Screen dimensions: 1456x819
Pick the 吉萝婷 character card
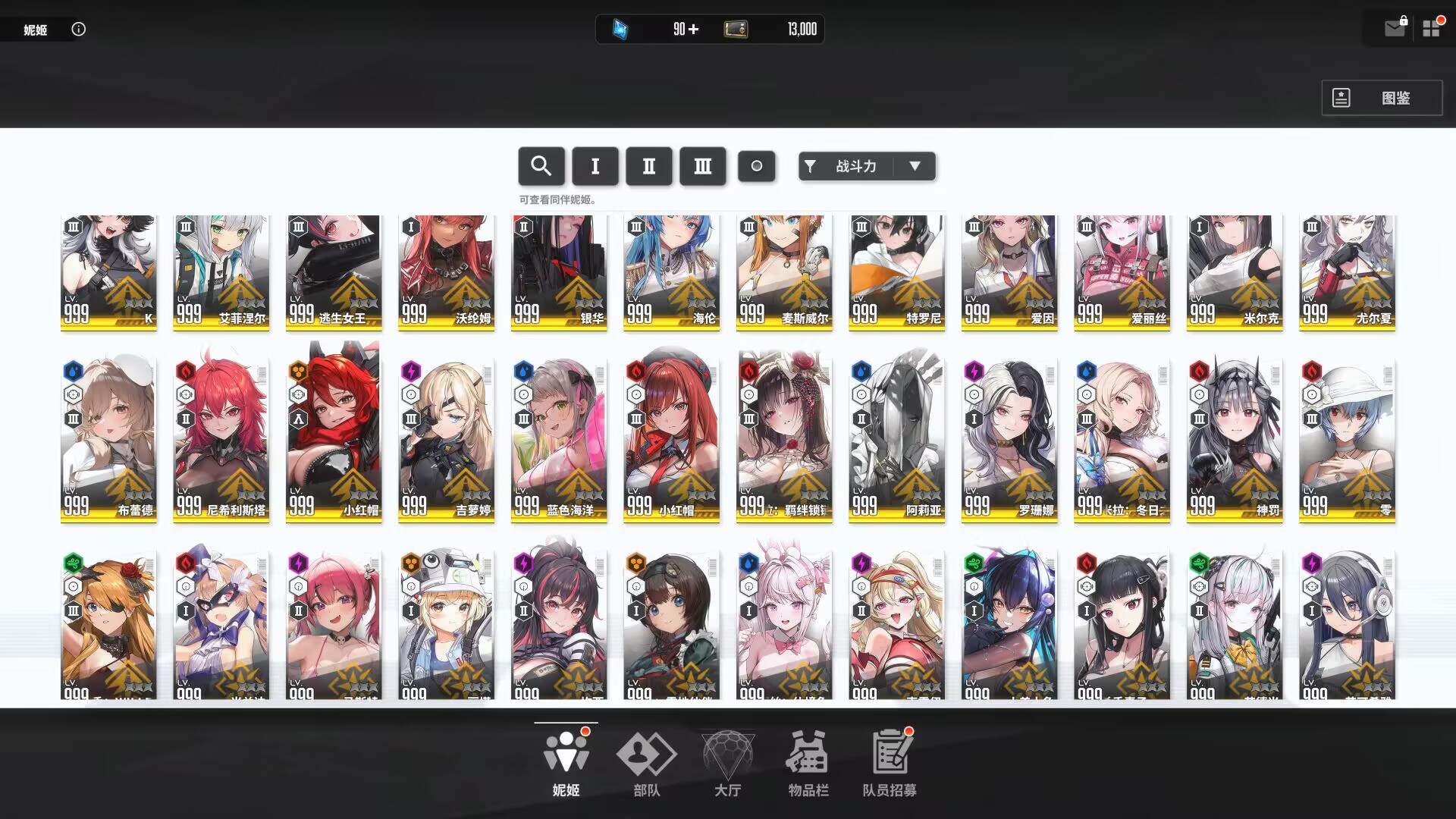click(446, 438)
